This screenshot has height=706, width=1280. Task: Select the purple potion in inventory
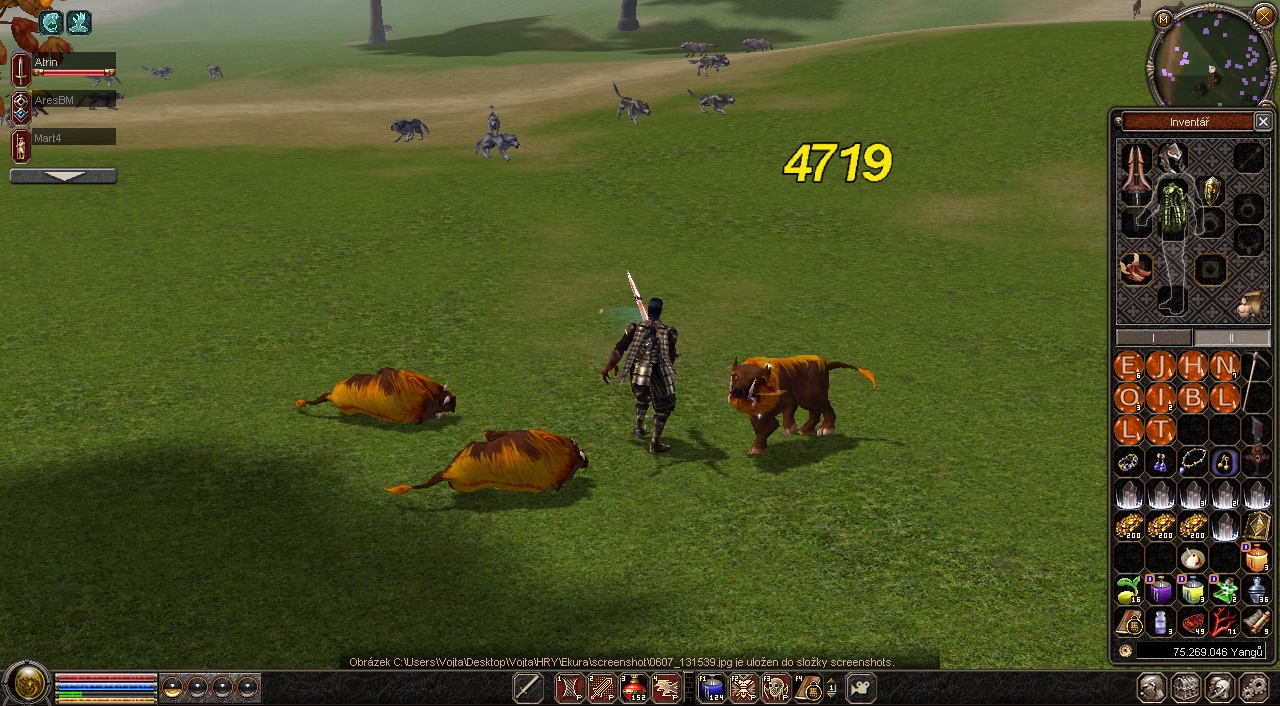[x=1161, y=590]
